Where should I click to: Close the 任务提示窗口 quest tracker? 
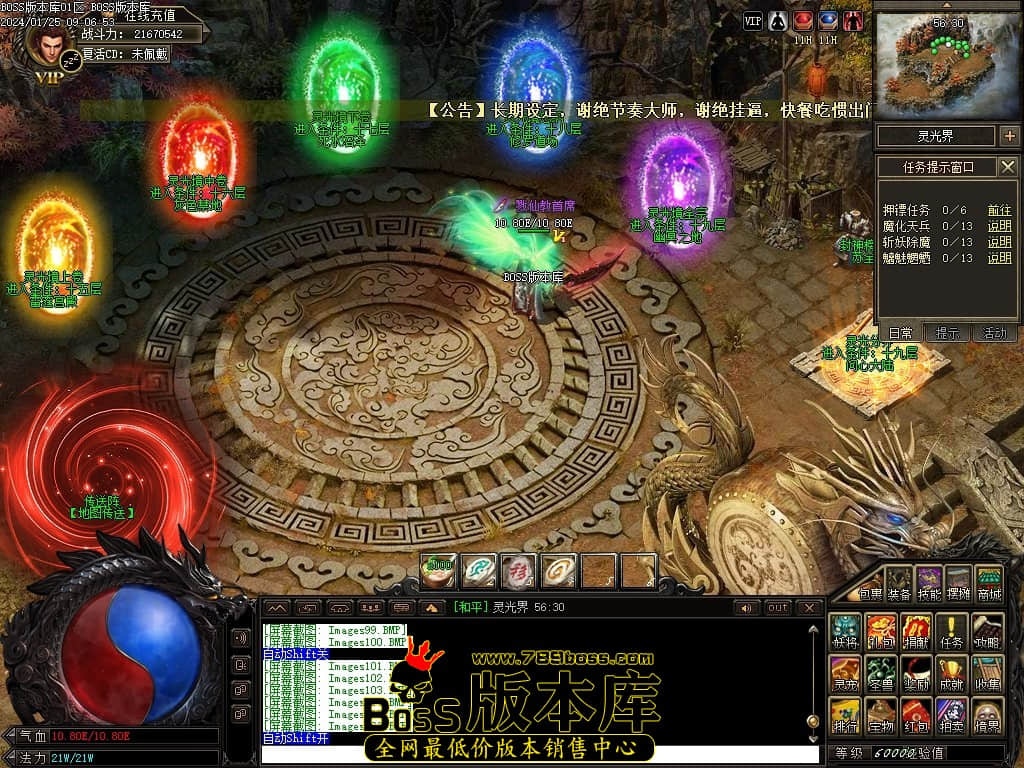[1008, 167]
